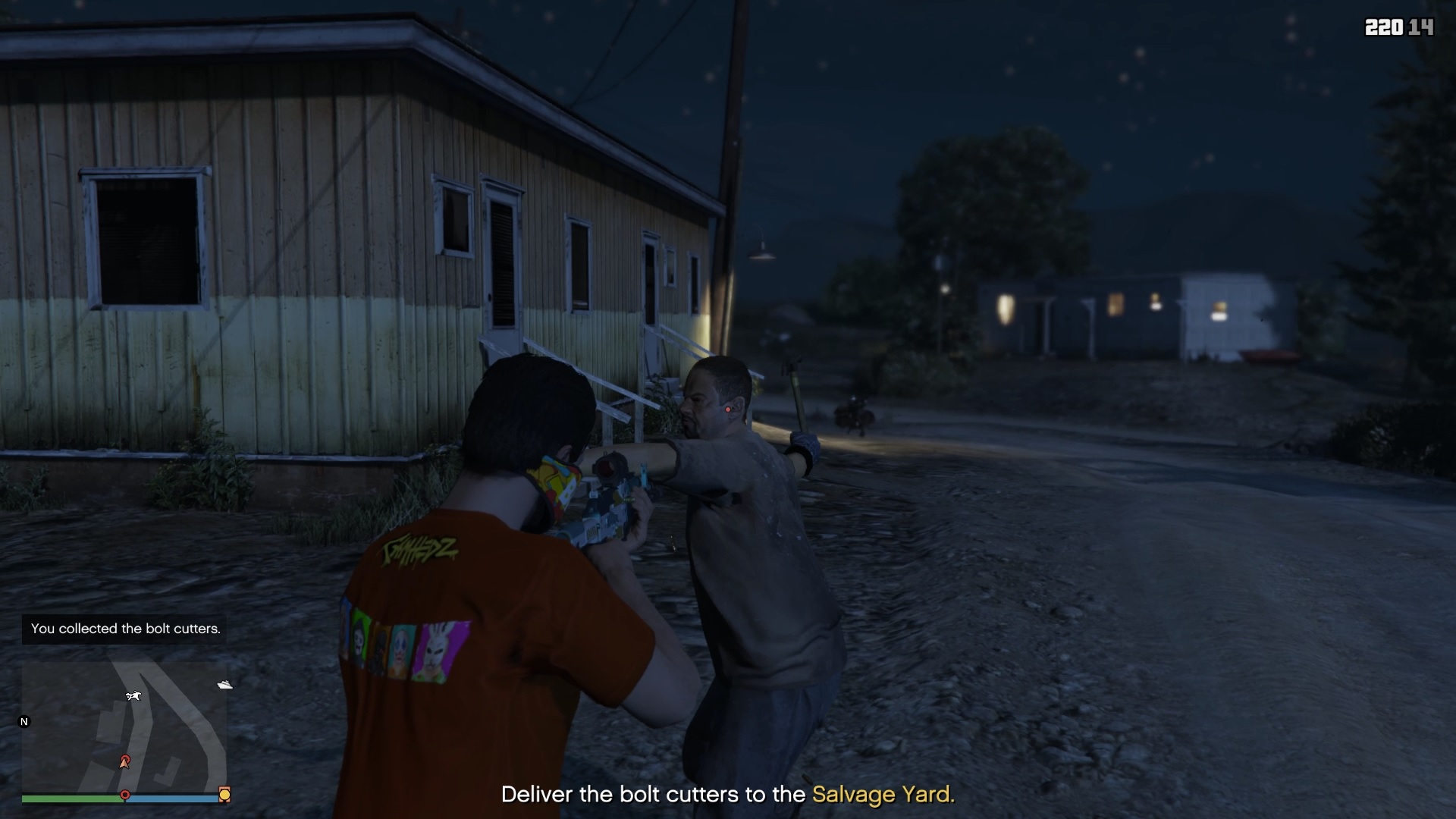Select the black N compass indicator on minimap
This screenshot has width=1456, height=819.
pos(24,723)
